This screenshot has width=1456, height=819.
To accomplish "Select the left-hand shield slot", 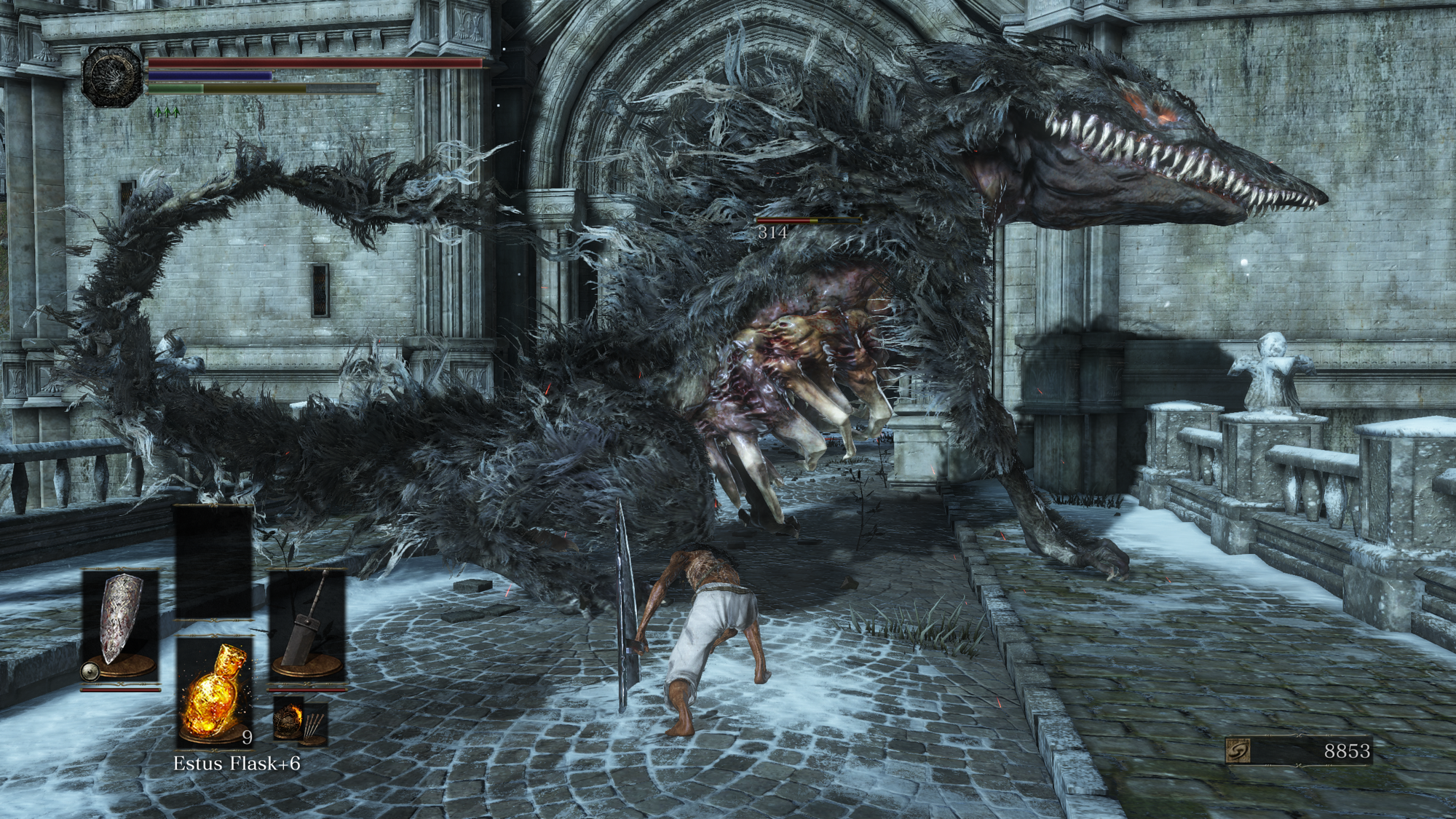I will [120, 624].
